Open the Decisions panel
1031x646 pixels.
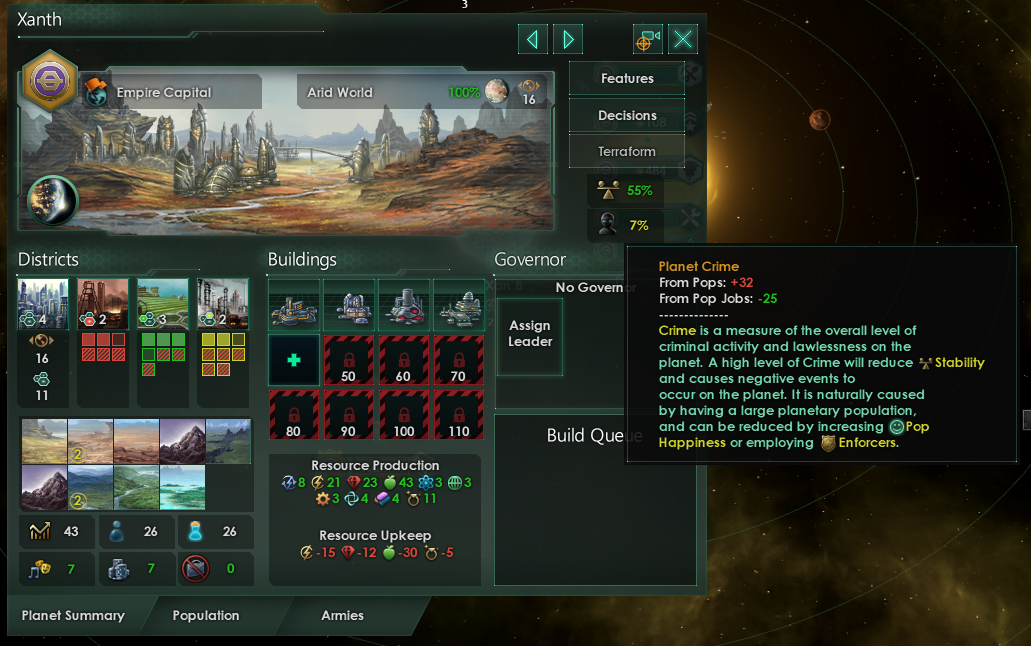627,116
